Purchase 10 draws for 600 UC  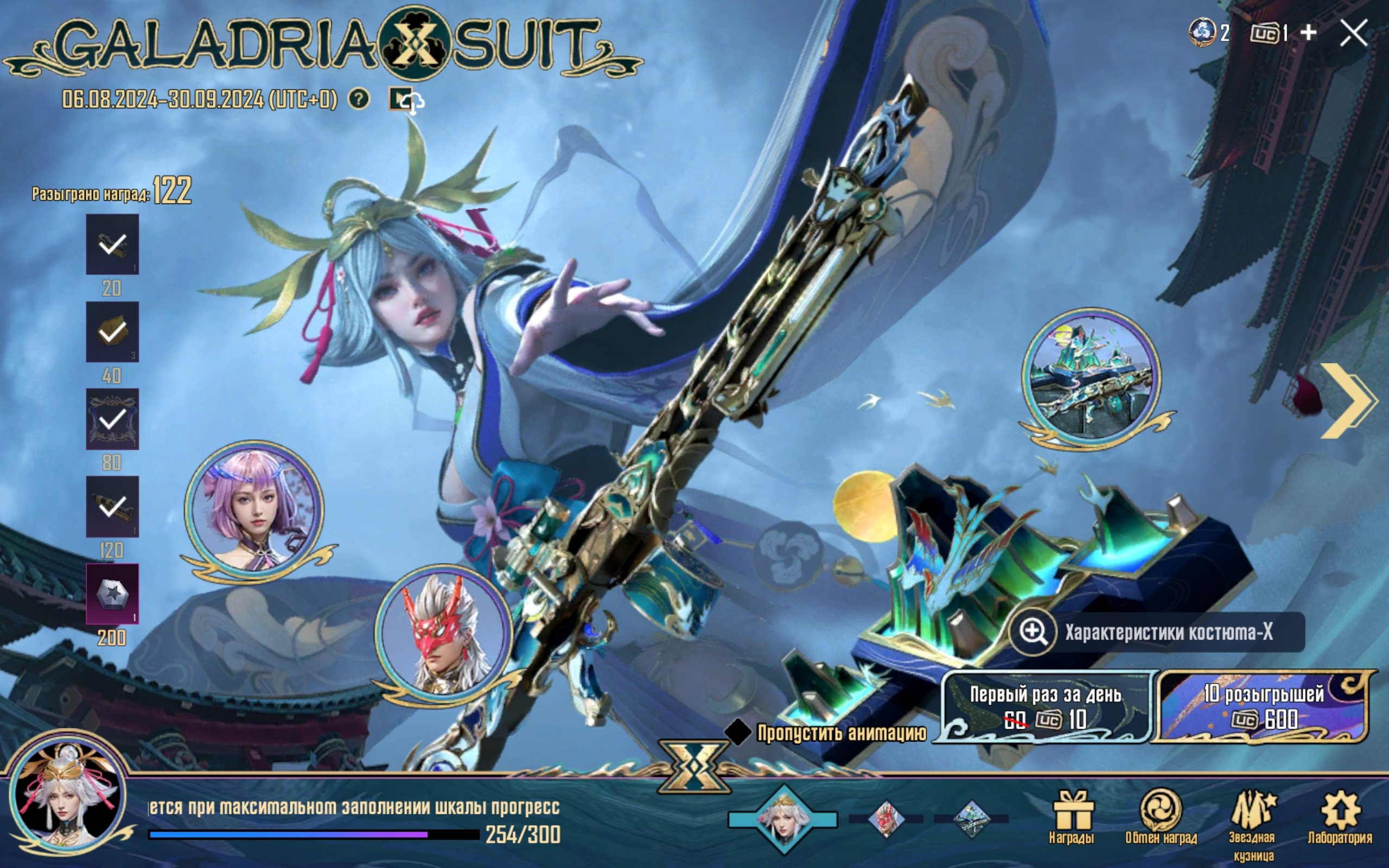tap(1263, 707)
